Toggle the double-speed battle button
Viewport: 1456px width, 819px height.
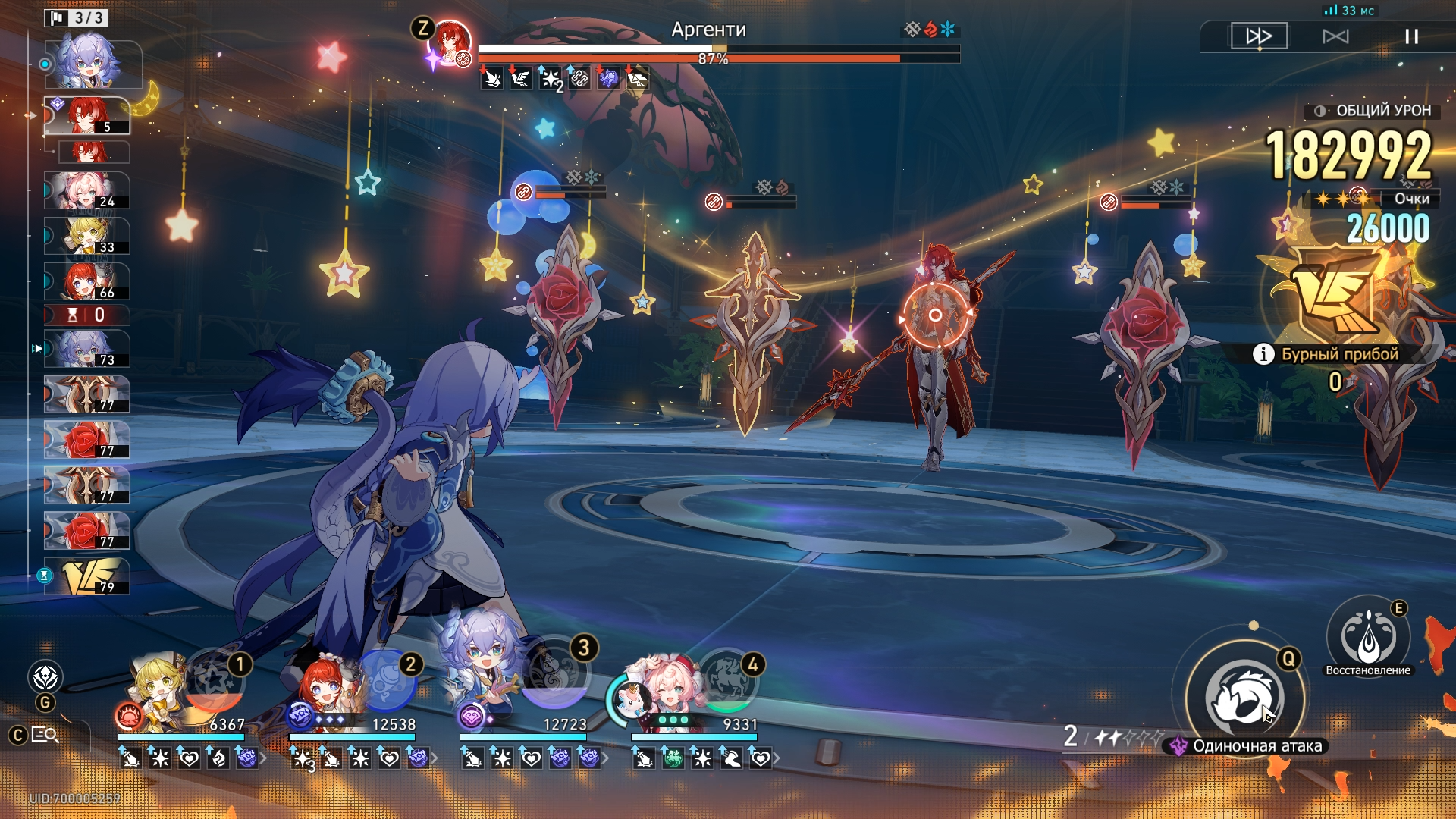[x=1259, y=36]
